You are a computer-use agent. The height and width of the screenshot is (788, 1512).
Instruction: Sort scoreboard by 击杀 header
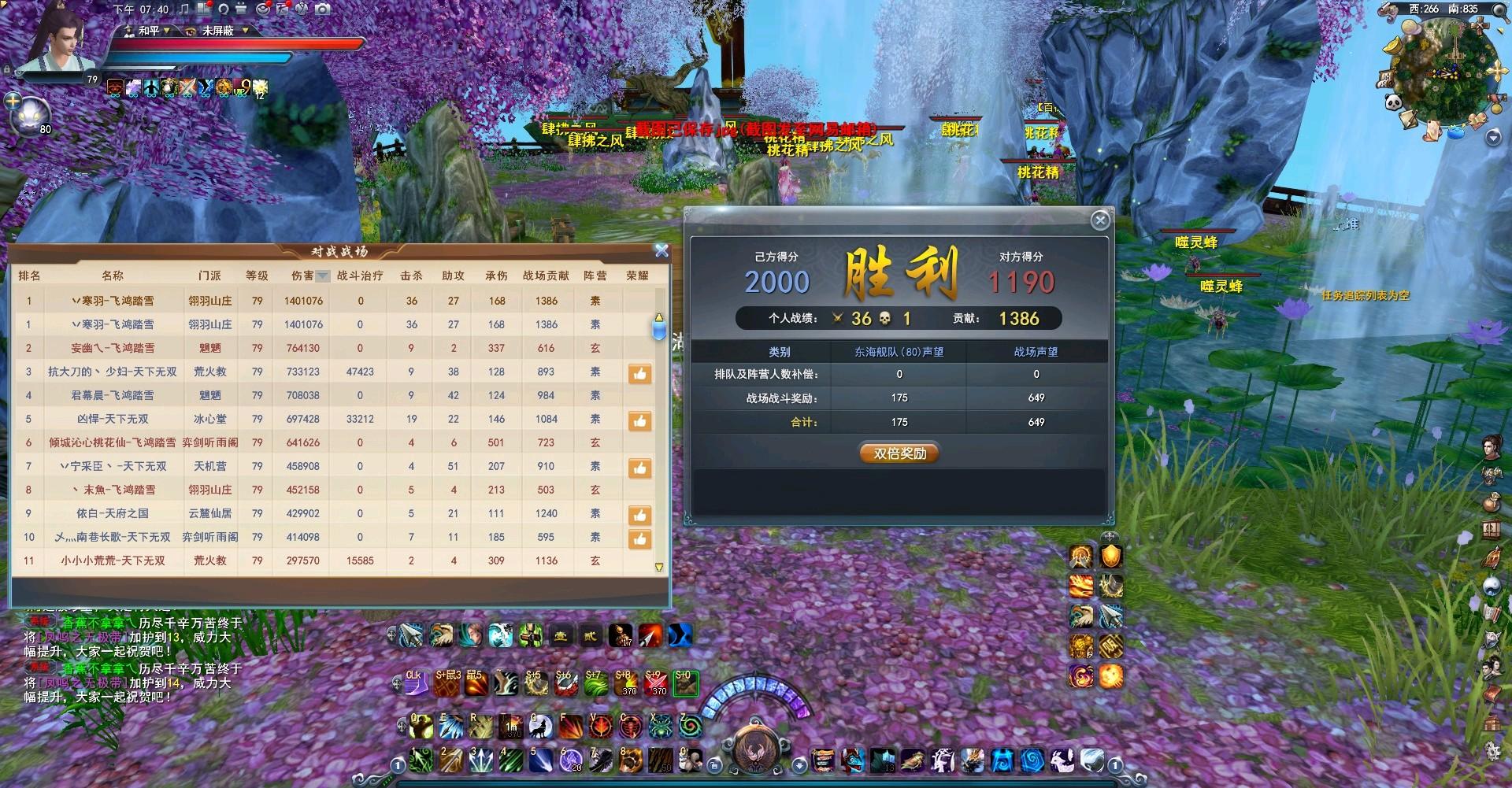(x=411, y=276)
